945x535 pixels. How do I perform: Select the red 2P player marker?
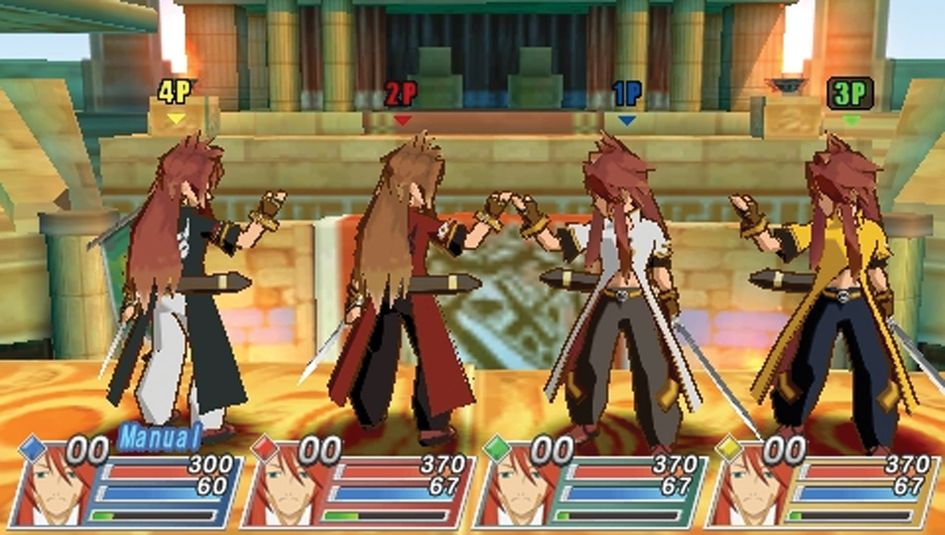tap(402, 96)
